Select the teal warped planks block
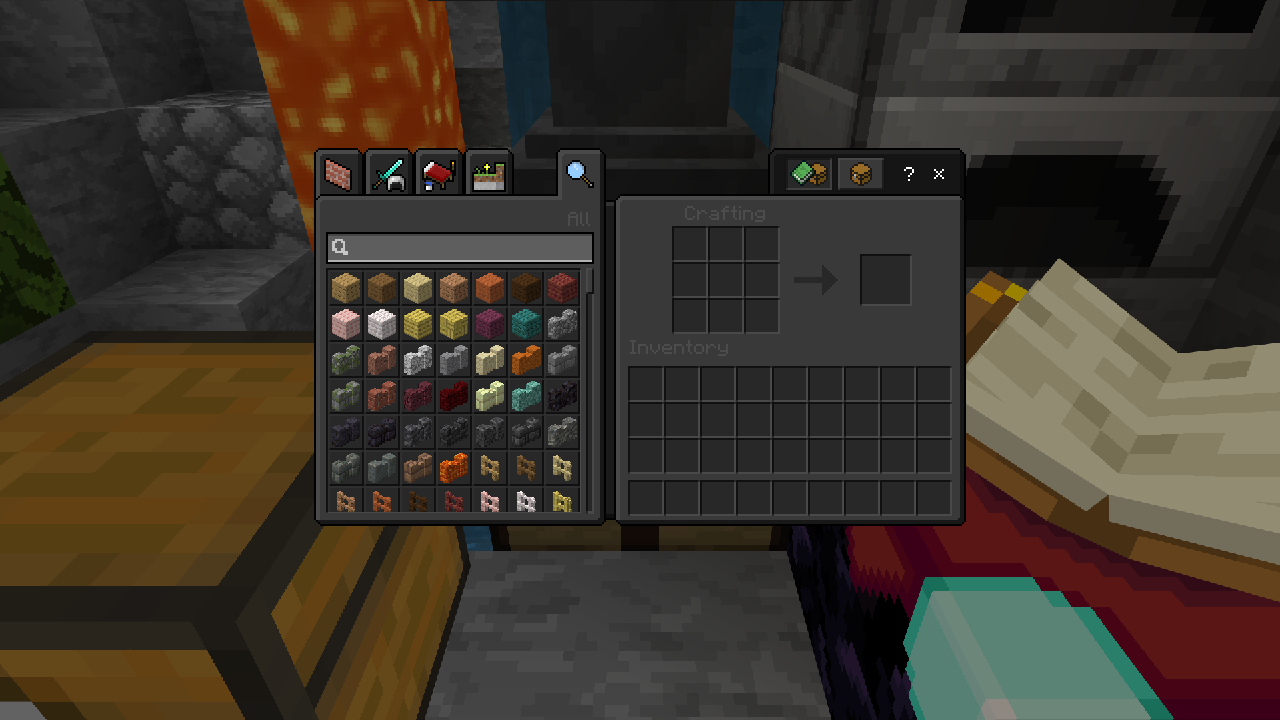Screen dimensions: 1280x720 coord(526,324)
